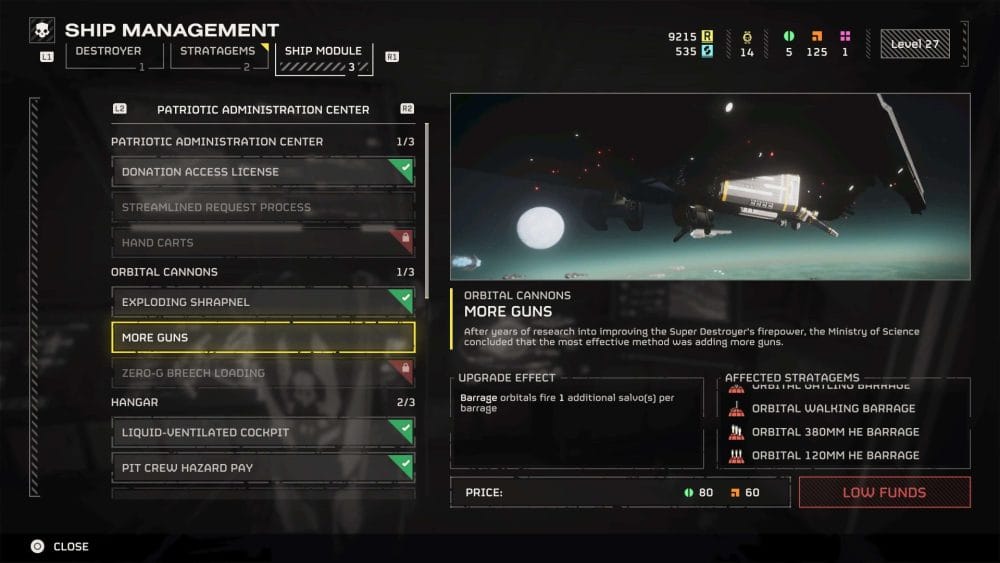Choose the Orbital 120MM HE Barrage entry
Viewport: 1000px width, 563px height.
tap(835, 455)
